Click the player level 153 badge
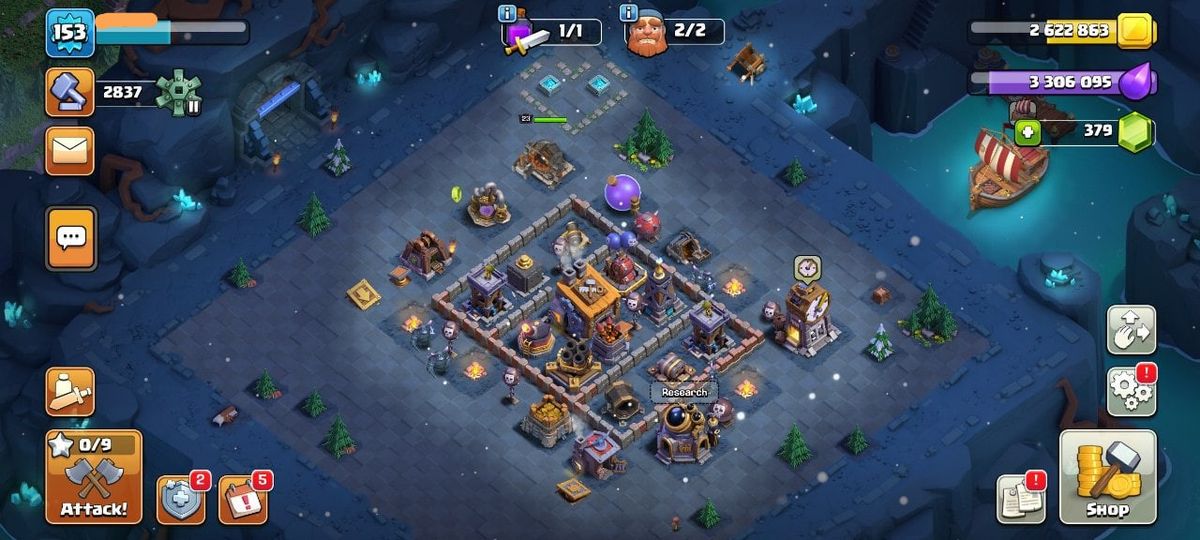 (x=70, y=33)
